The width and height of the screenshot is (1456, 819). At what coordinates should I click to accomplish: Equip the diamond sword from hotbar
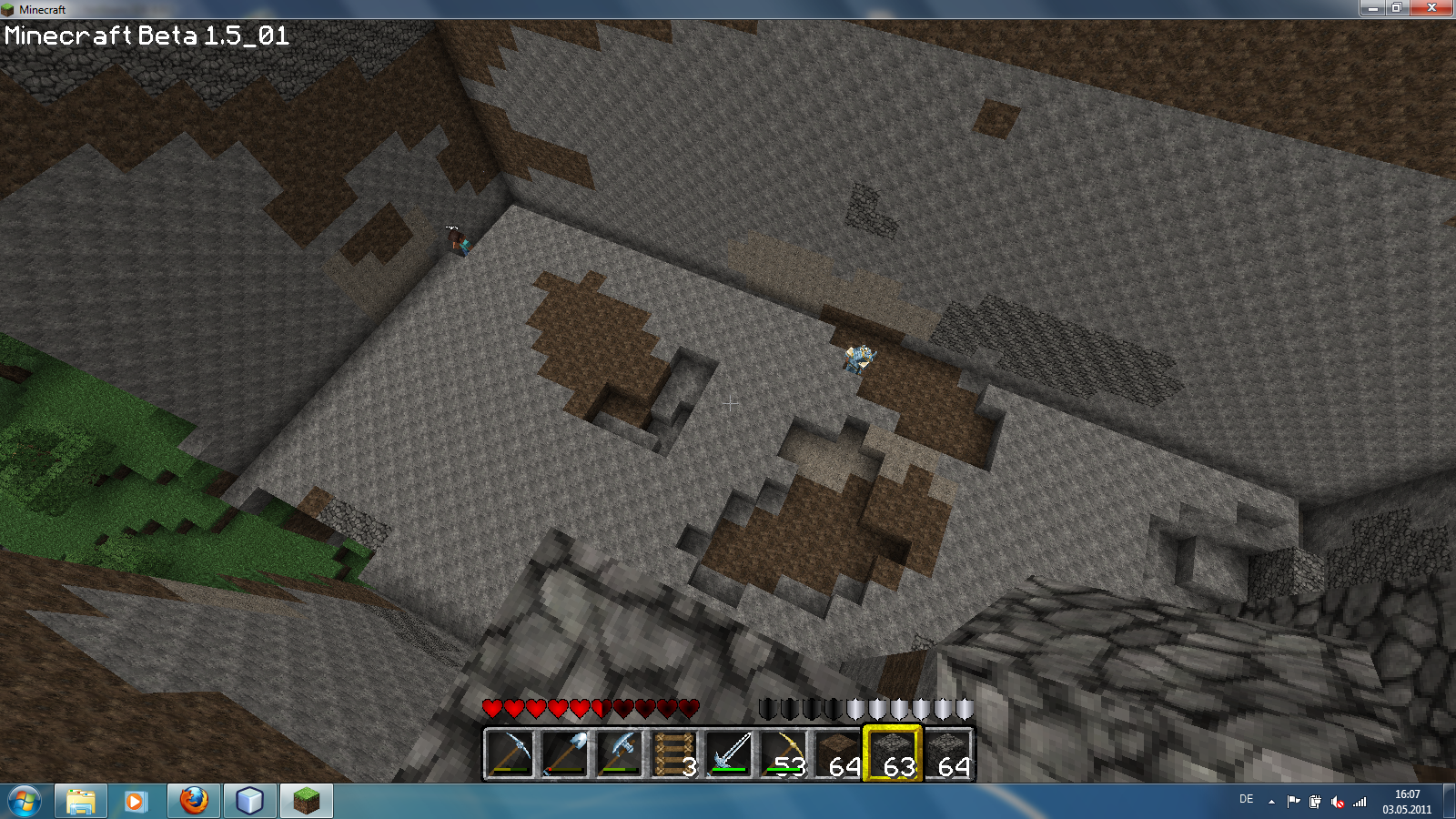(728, 753)
